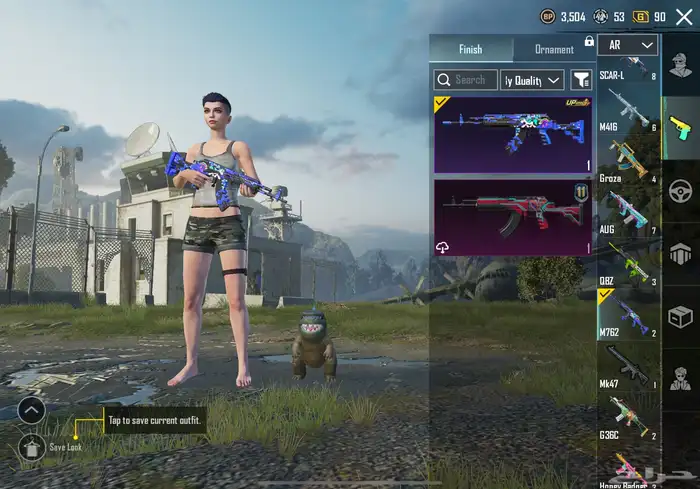
Task: Switch to the Finish tab
Action: click(x=470, y=49)
